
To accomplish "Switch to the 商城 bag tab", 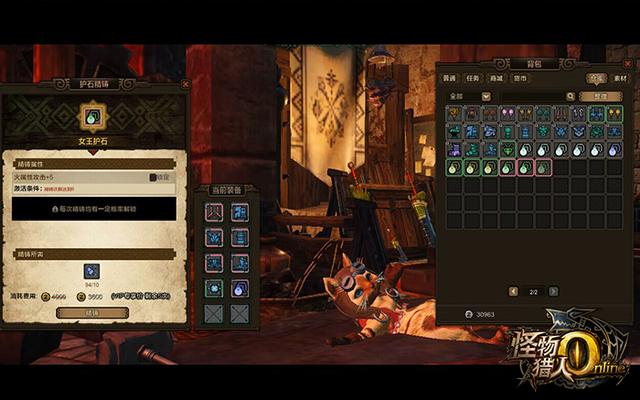I will pos(497,77).
